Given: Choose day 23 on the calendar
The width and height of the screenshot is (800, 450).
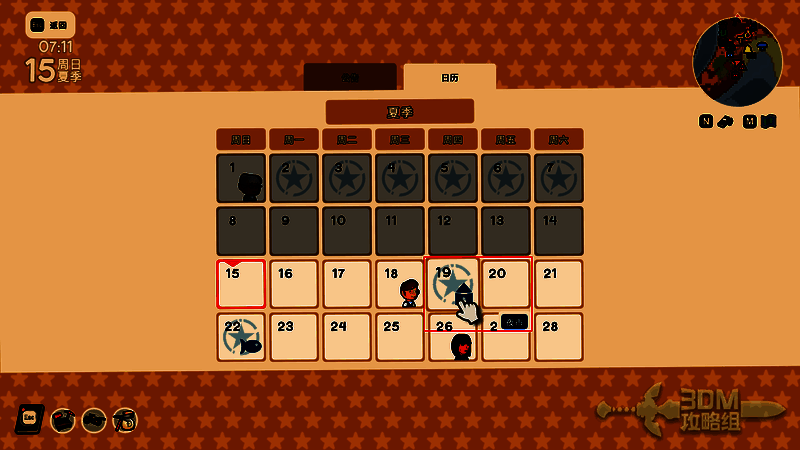Looking at the screenshot, I should 294,337.
